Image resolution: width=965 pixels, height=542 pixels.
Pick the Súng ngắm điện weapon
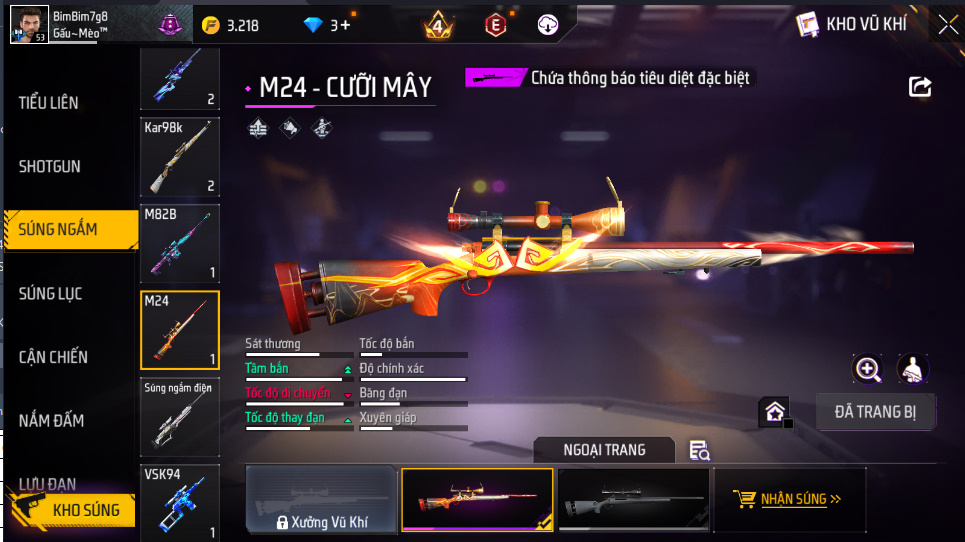coord(180,417)
